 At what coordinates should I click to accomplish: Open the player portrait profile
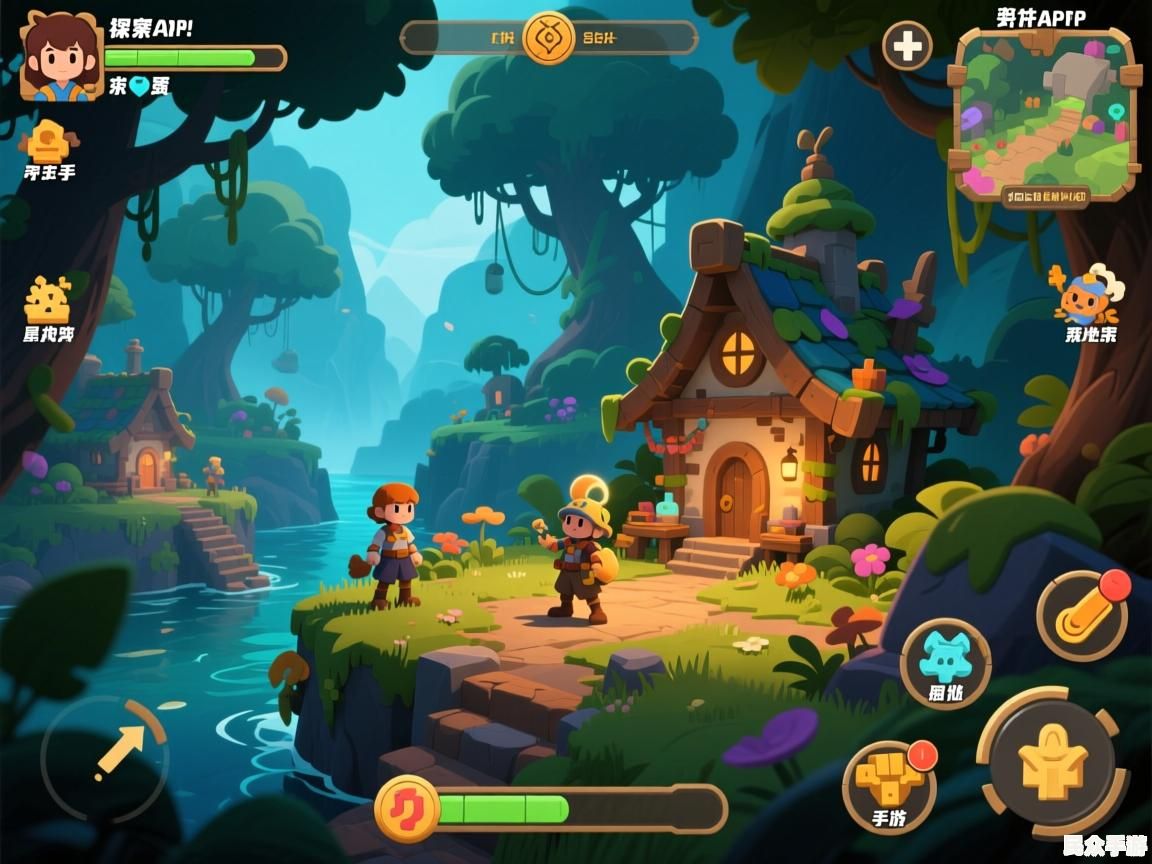(x=62, y=58)
